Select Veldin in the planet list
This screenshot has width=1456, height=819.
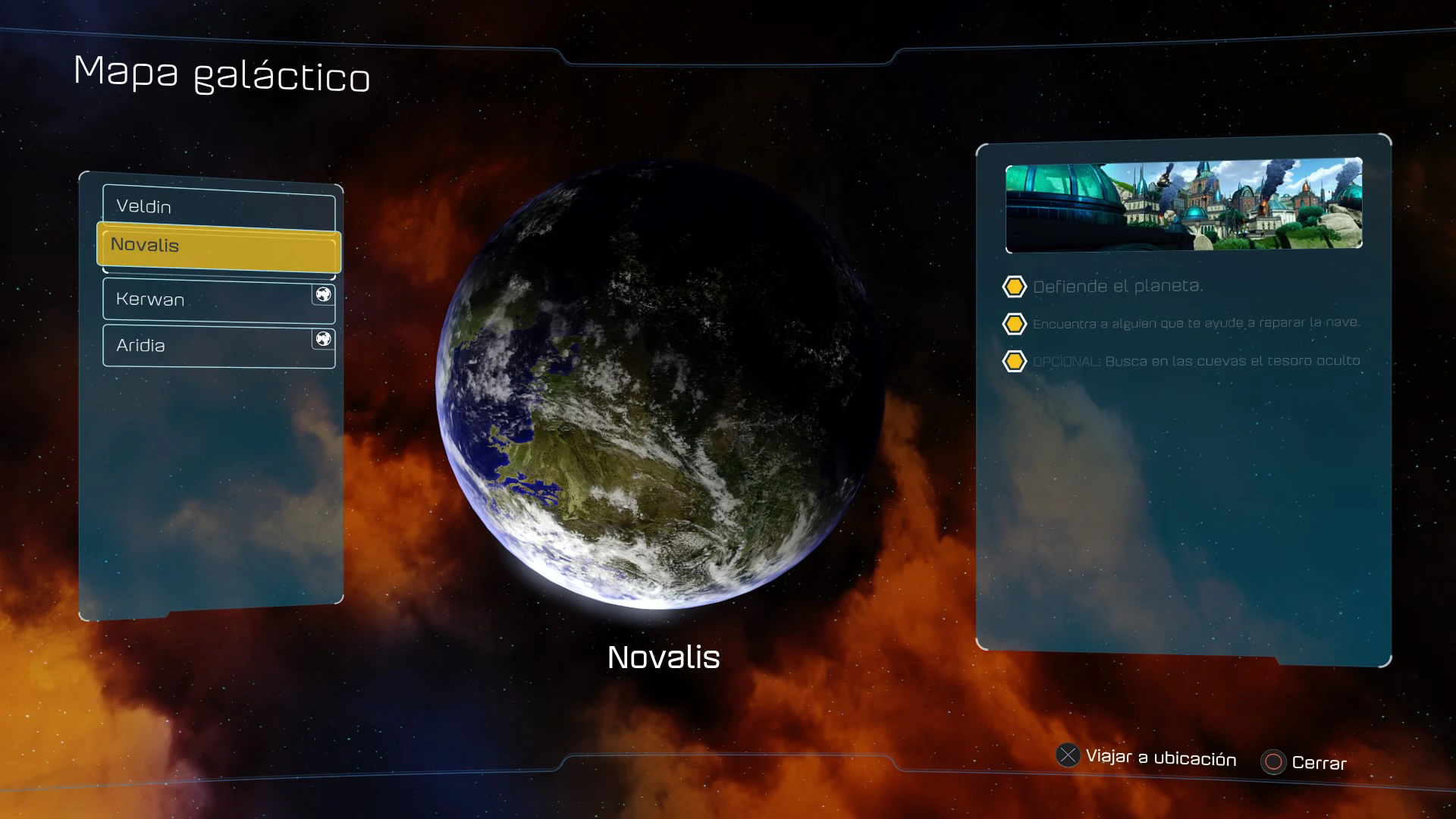[218, 207]
